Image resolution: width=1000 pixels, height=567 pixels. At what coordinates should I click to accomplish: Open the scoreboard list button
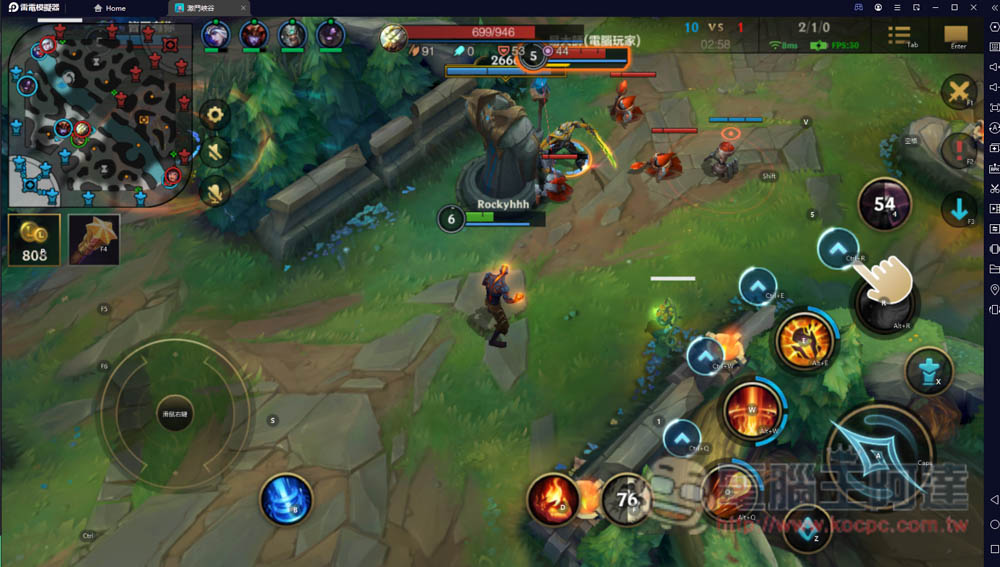tap(899, 36)
